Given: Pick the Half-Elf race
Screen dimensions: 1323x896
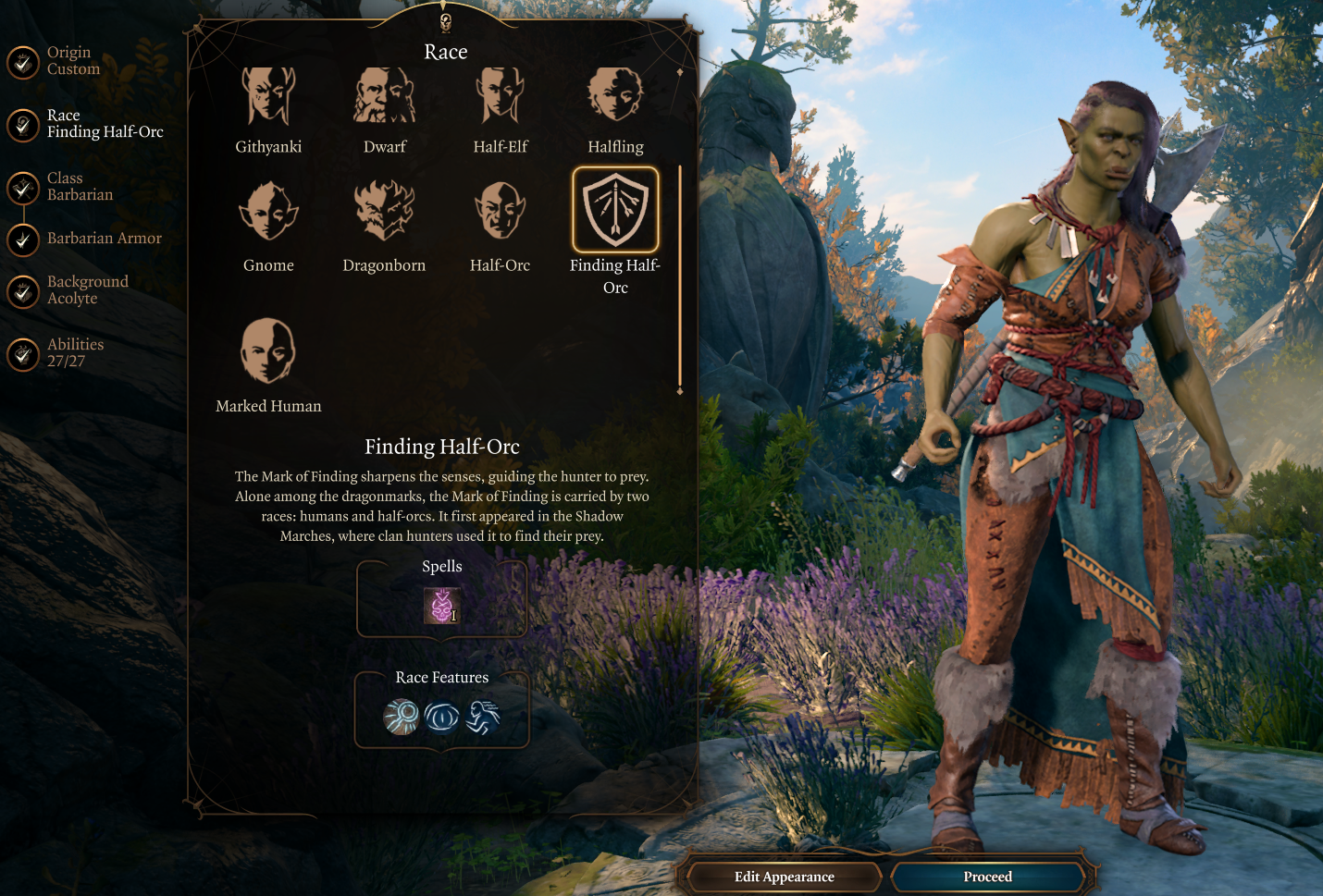Looking at the screenshot, I should [500, 96].
